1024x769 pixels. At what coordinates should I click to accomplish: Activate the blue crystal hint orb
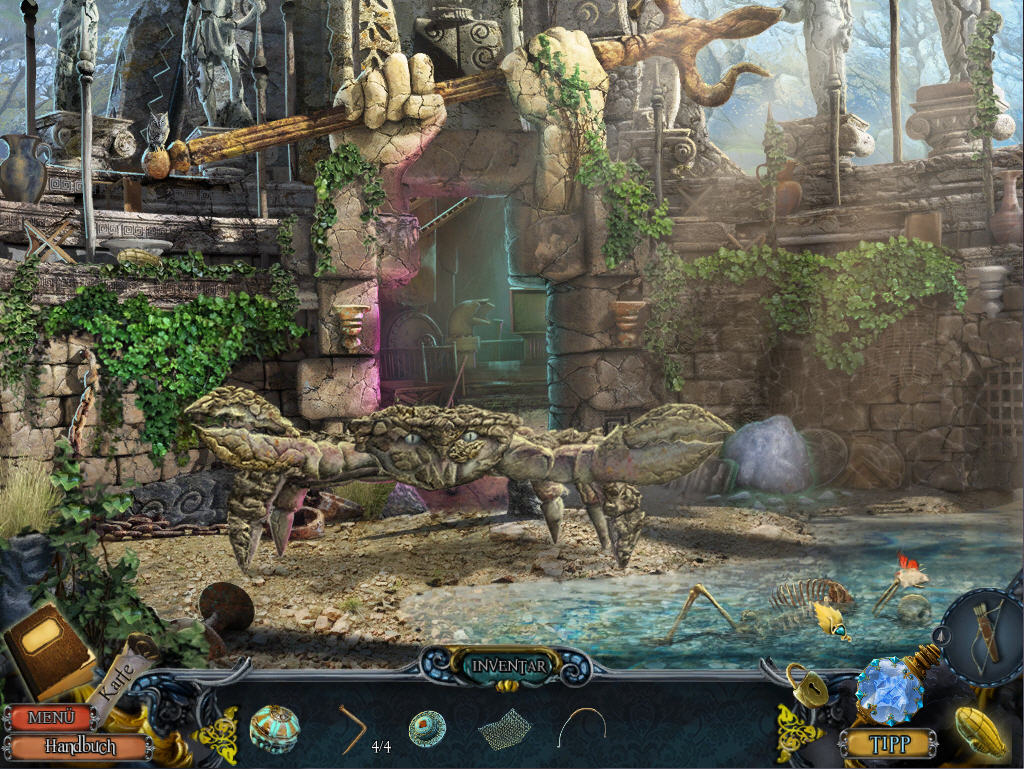point(888,689)
